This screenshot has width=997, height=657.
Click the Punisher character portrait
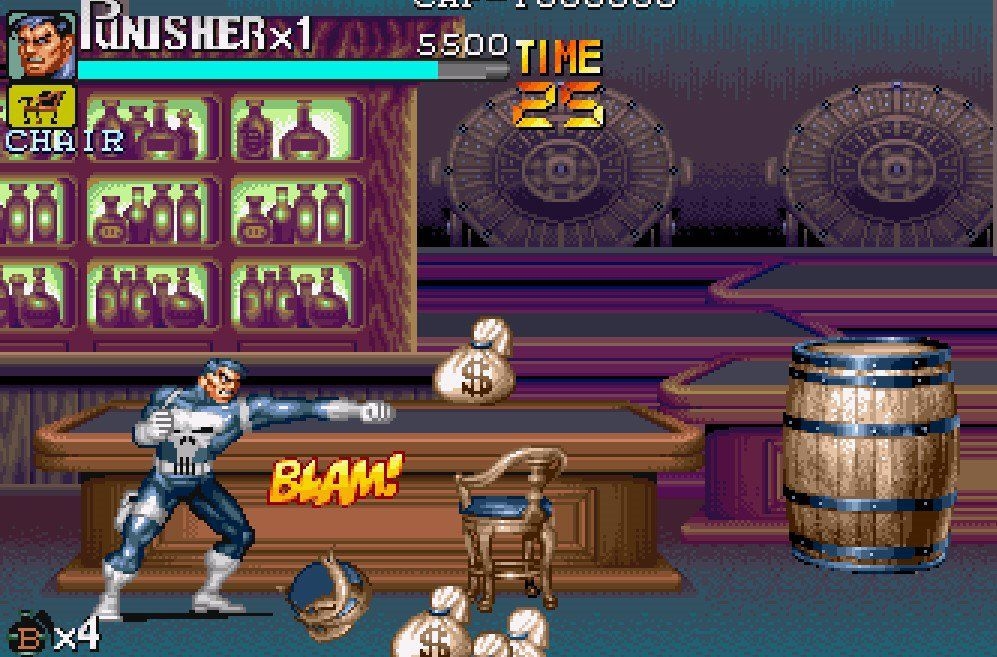pos(41,45)
